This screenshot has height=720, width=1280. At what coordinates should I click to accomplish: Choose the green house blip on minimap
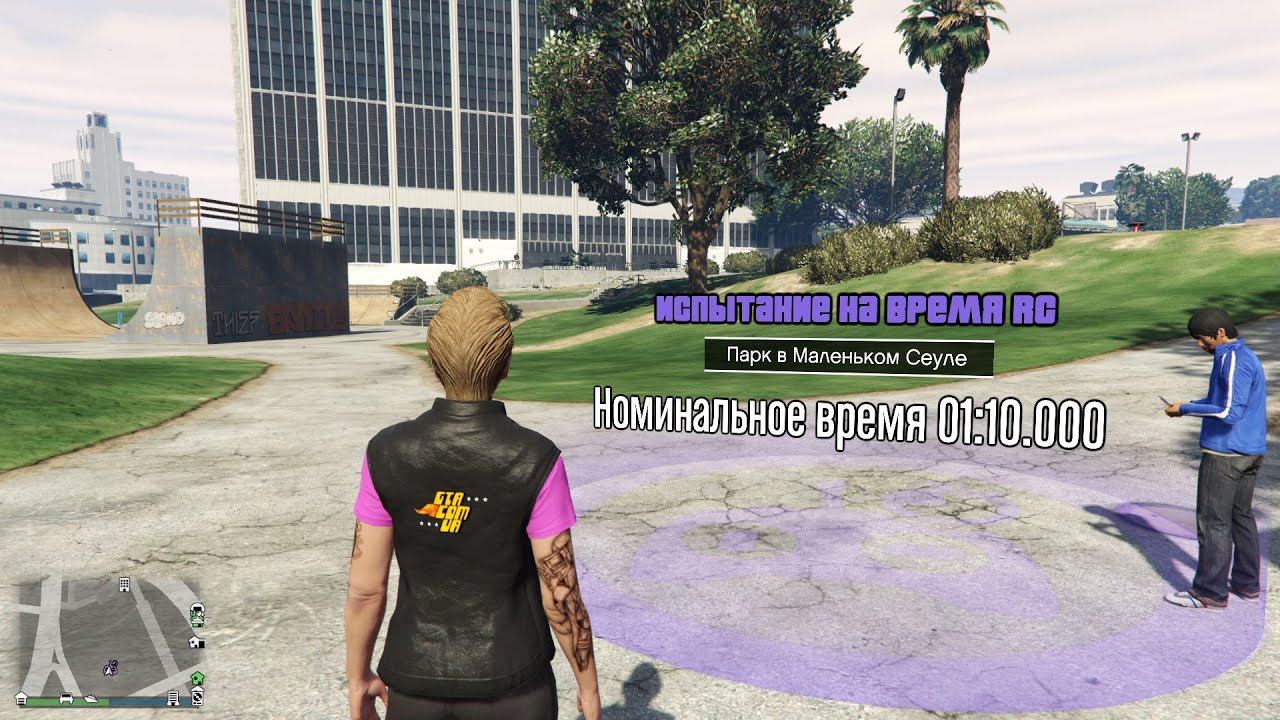point(197,678)
